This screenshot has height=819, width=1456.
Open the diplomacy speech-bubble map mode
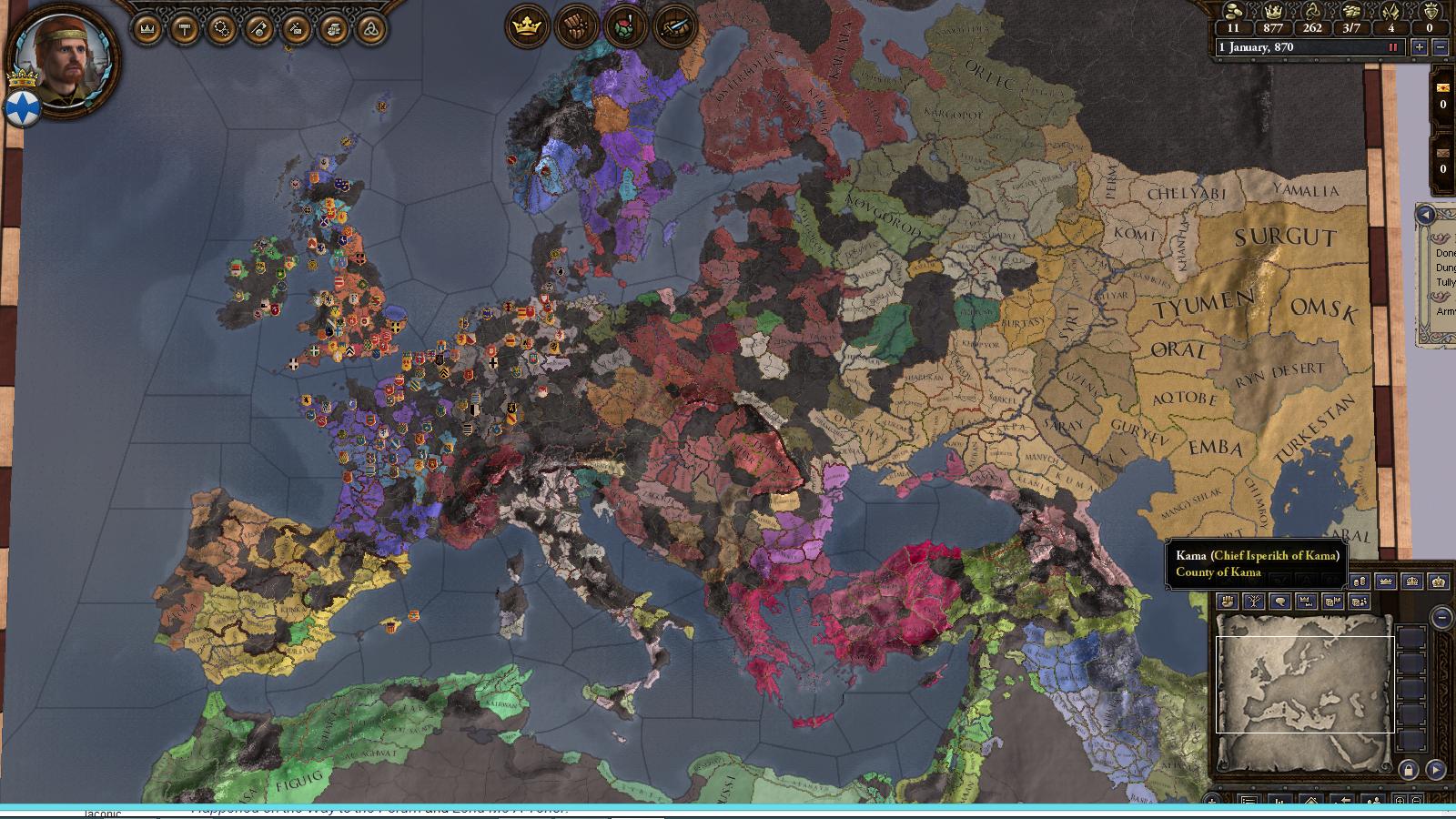pyautogui.click(x=1281, y=602)
